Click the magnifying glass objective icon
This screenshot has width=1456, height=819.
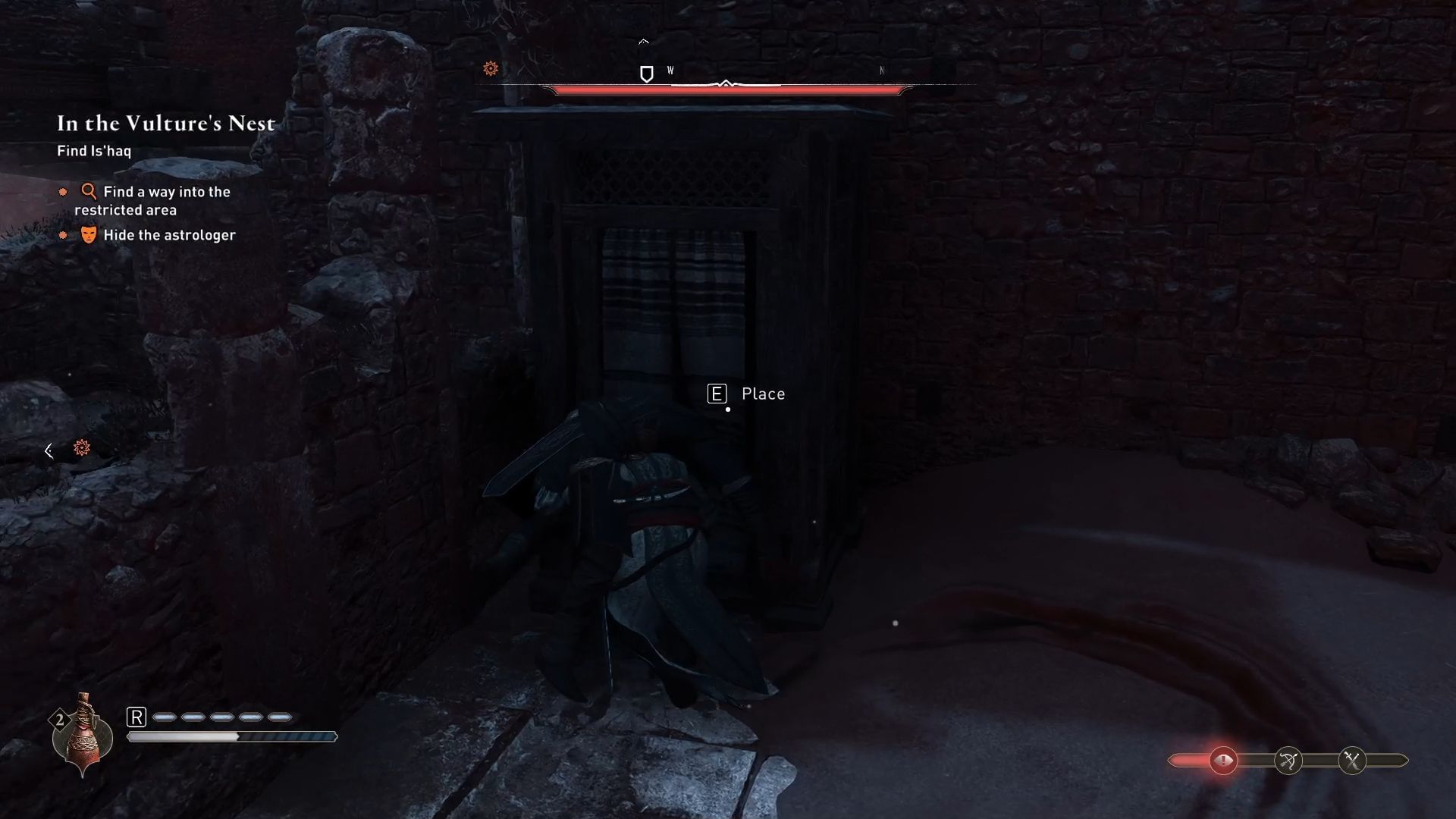(x=89, y=192)
